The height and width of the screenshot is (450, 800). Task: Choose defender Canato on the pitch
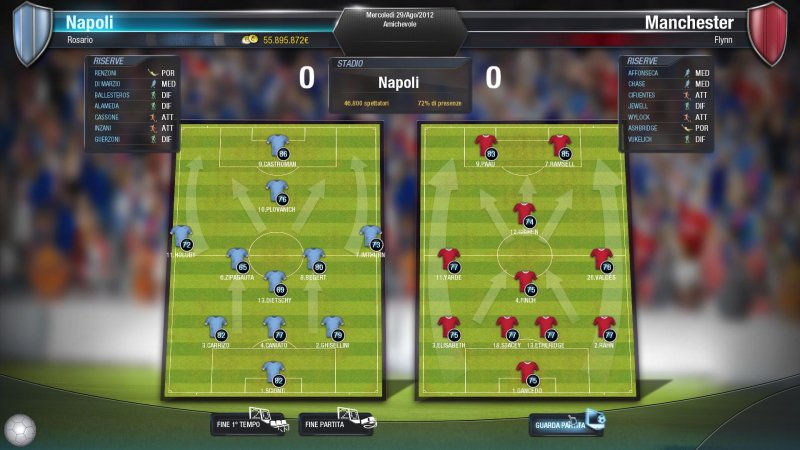274,328
